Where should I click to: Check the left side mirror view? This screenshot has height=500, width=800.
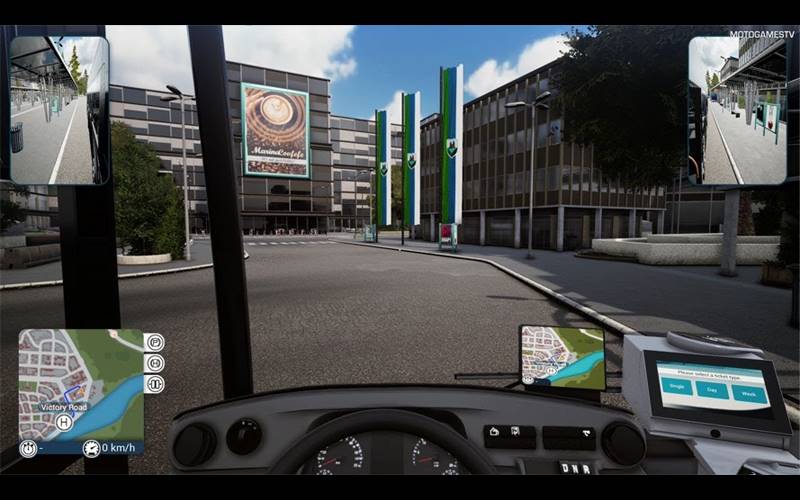point(58,110)
